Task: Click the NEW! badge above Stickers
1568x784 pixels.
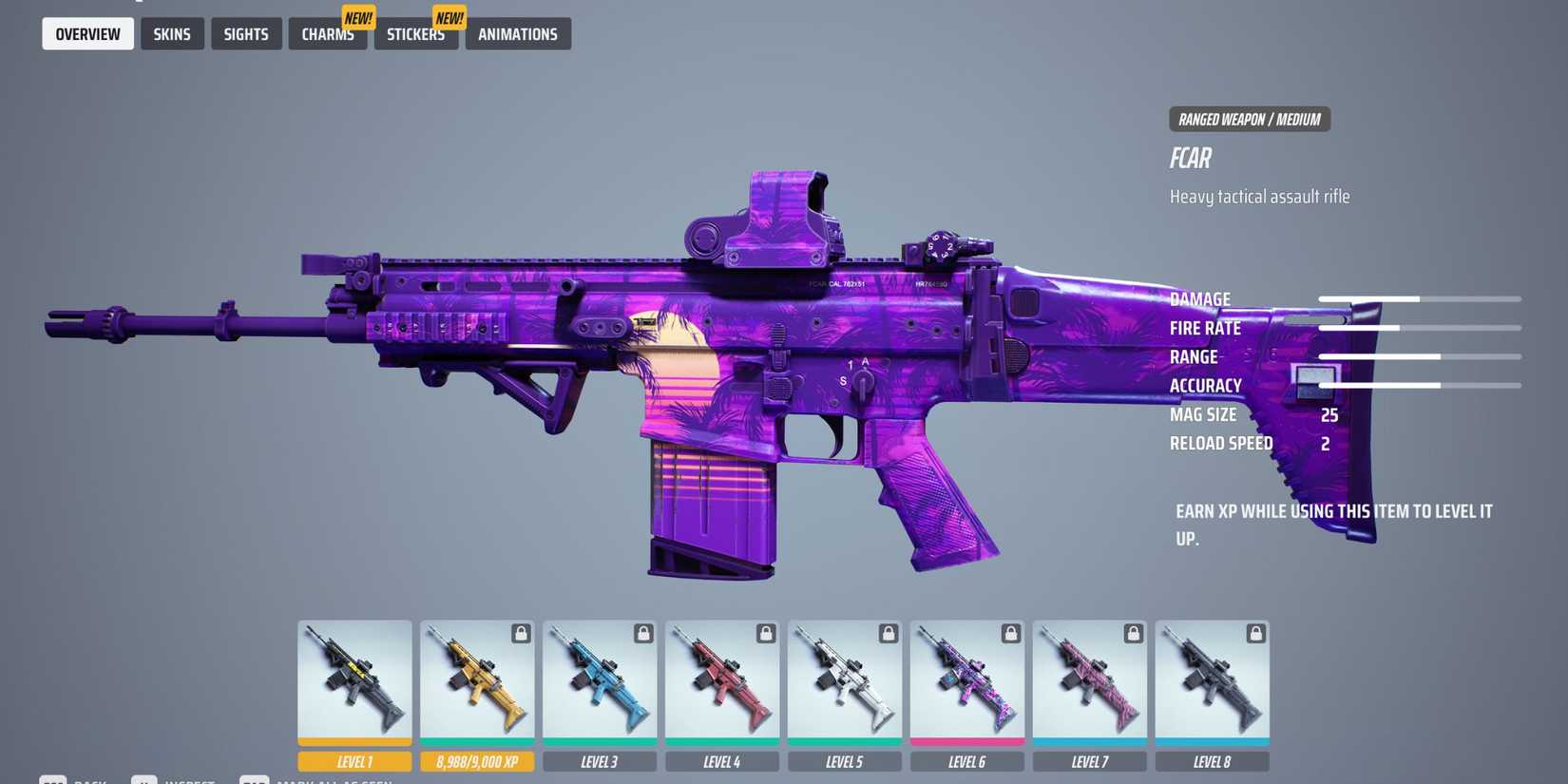Action: [448, 16]
